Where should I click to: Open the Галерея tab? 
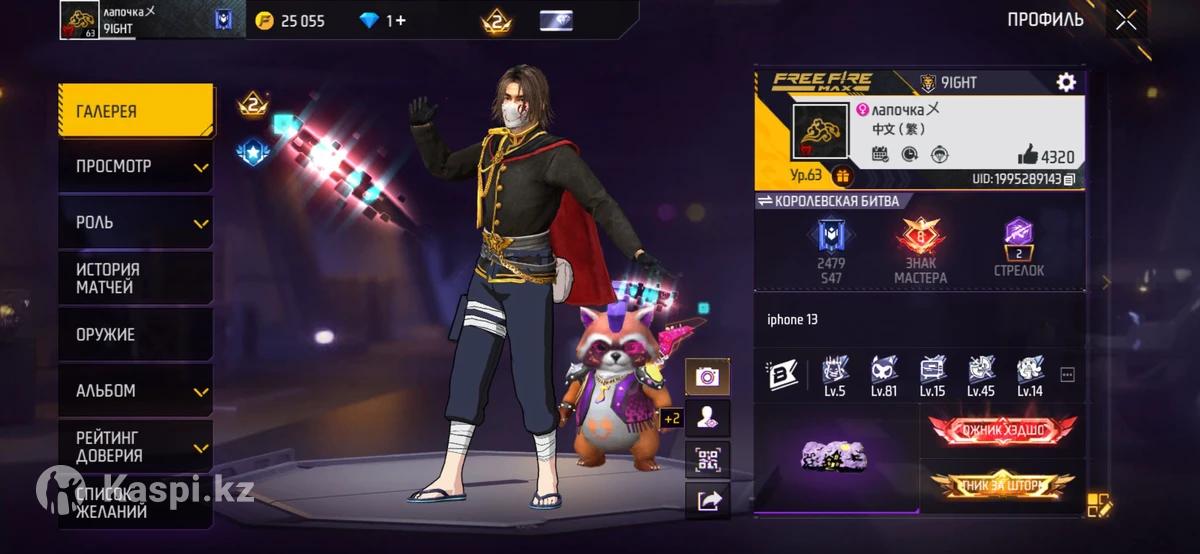135,111
